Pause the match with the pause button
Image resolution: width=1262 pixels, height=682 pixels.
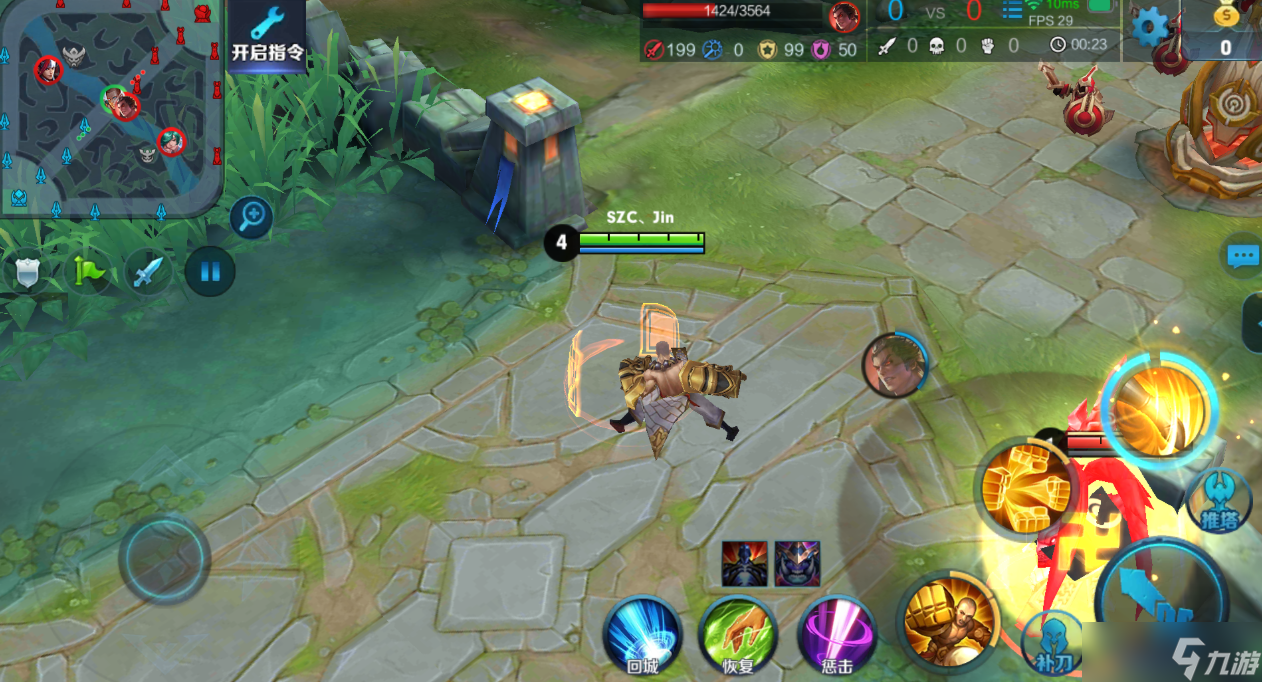[x=210, y=271]
